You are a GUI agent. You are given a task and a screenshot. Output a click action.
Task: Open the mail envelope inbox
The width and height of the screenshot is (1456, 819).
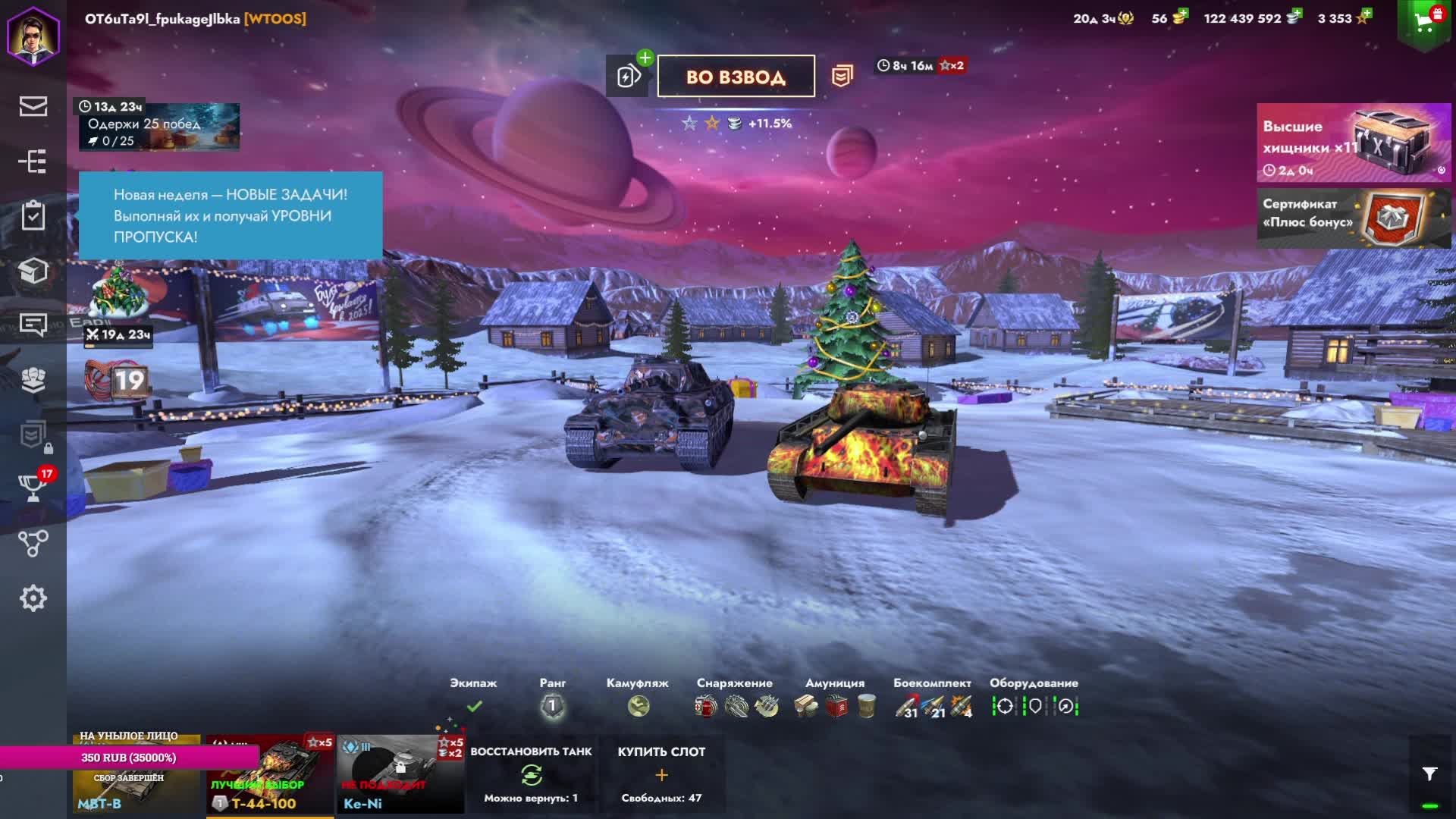click(x=33, y=106)
